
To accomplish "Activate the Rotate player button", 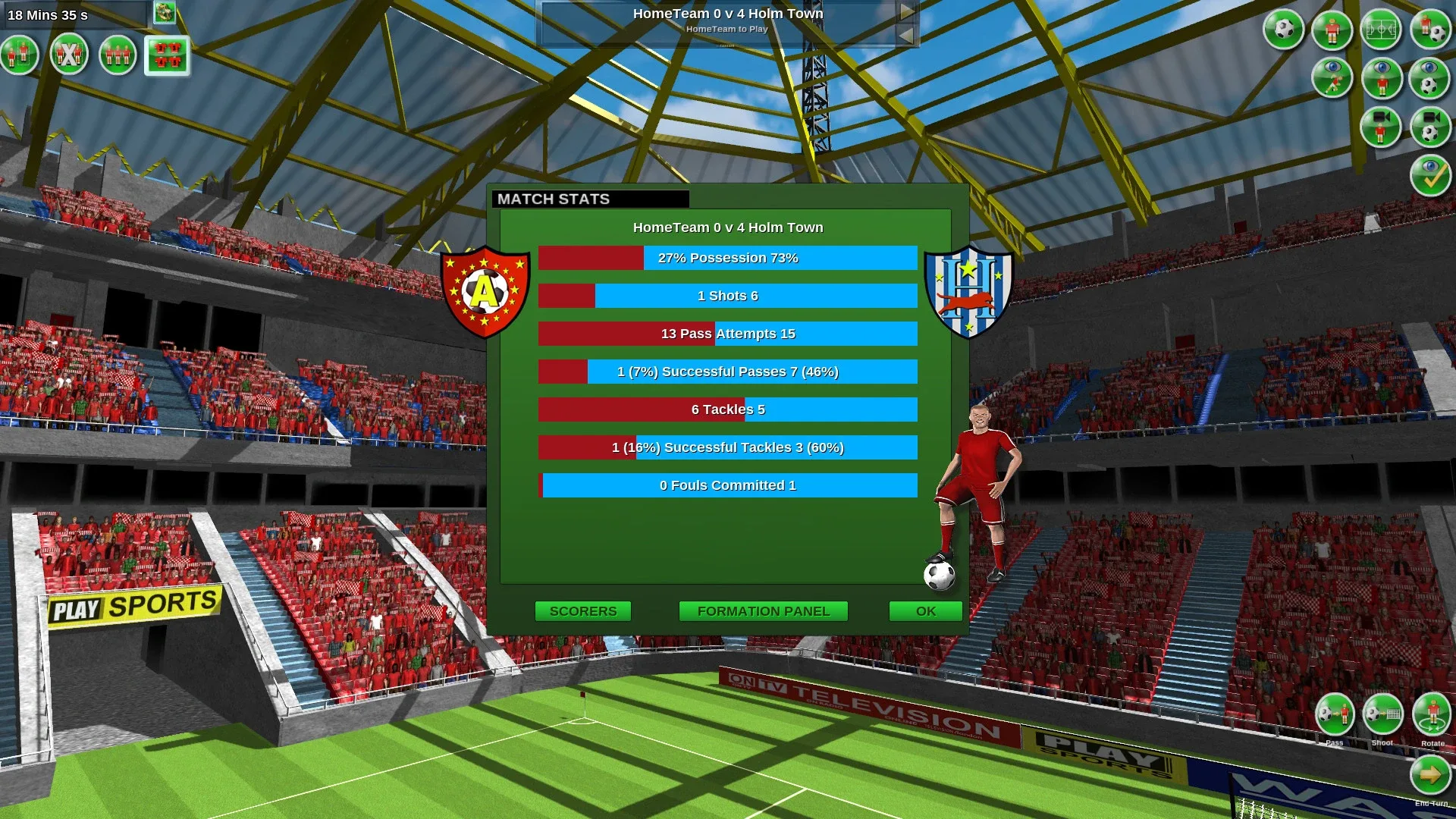I will [1432, 715].
